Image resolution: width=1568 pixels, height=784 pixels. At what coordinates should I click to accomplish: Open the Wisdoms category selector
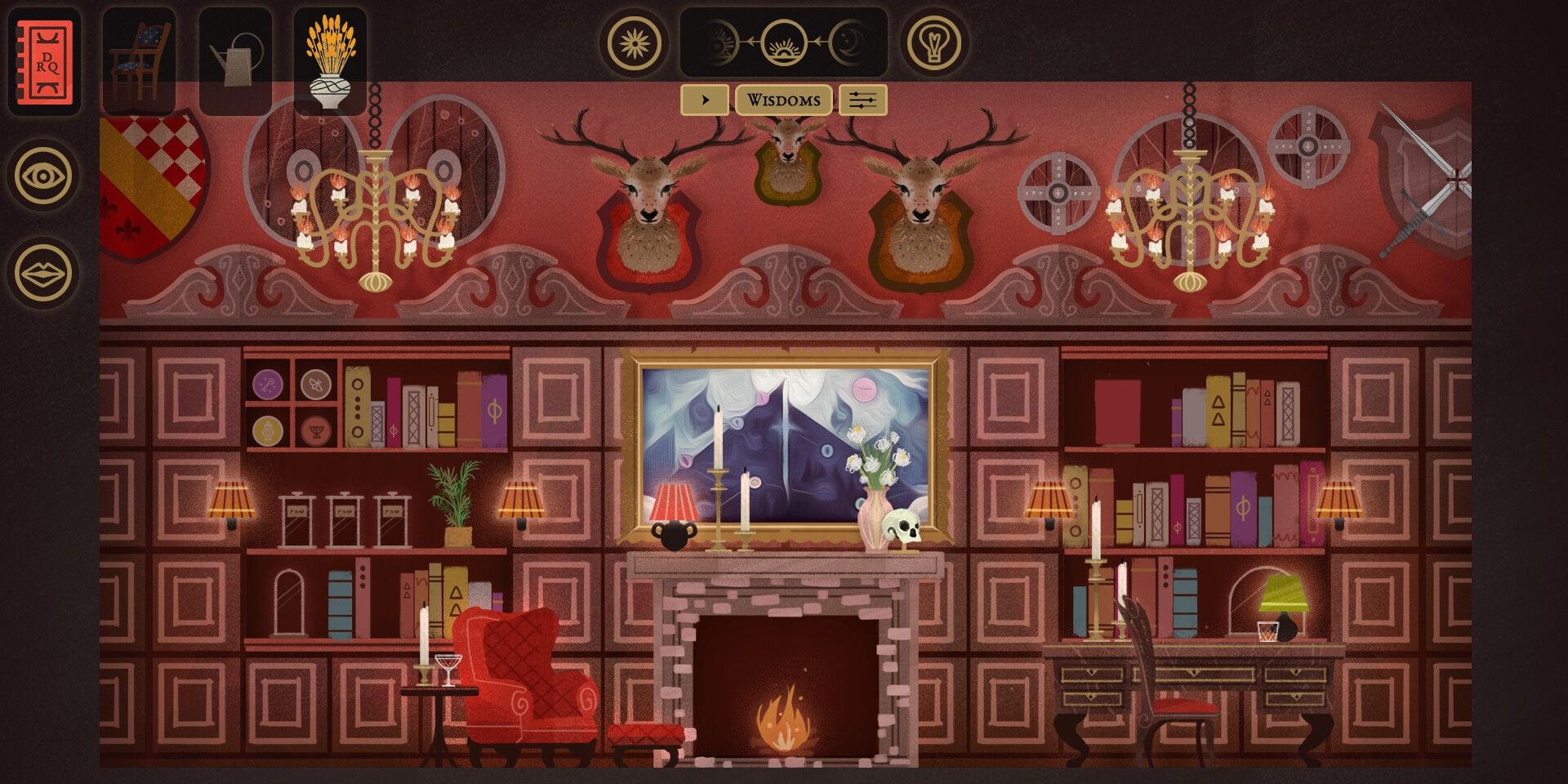click(784, 100)
